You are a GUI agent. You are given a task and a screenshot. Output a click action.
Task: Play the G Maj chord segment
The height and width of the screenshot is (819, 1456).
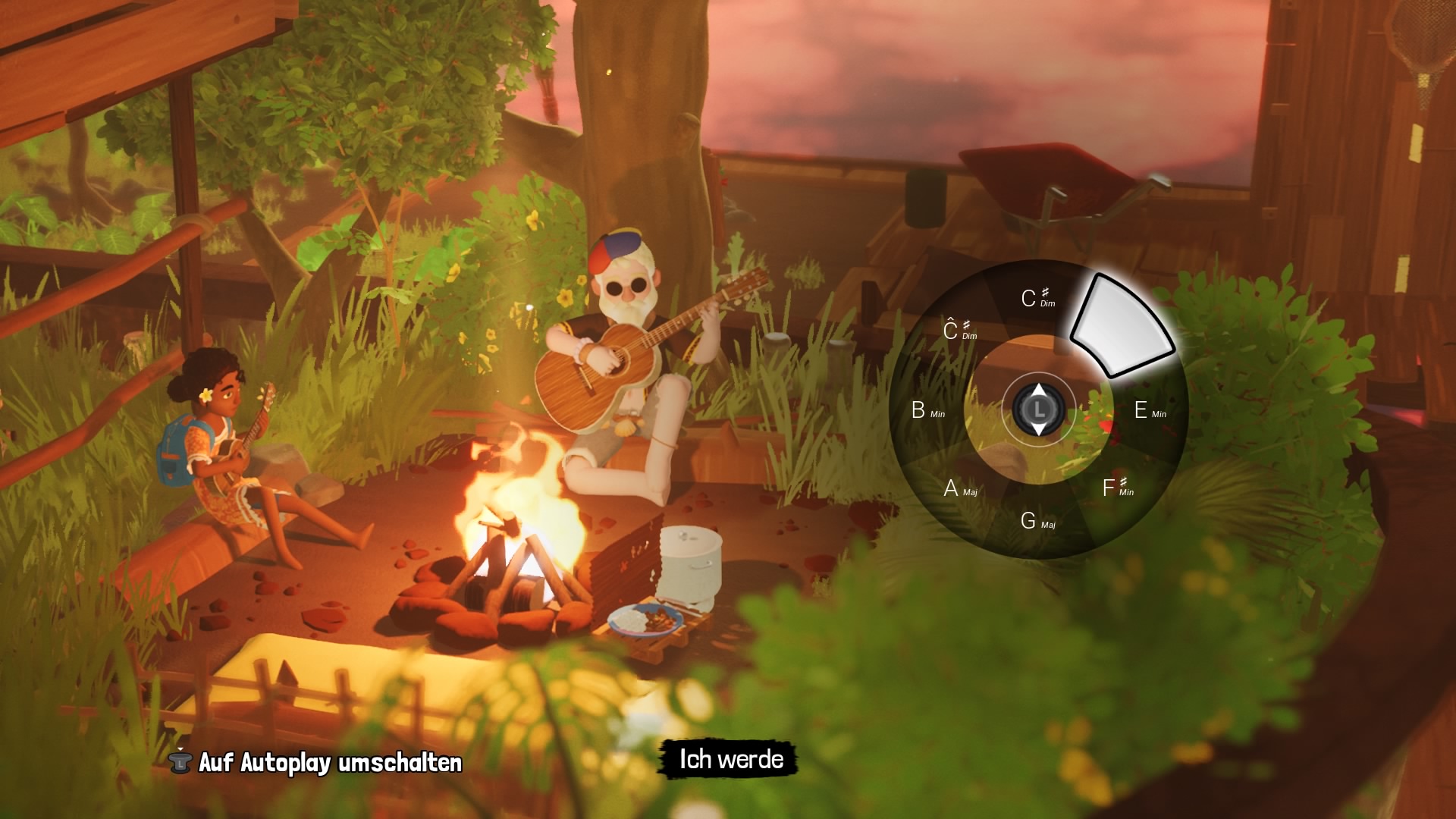click(1037, 521)
